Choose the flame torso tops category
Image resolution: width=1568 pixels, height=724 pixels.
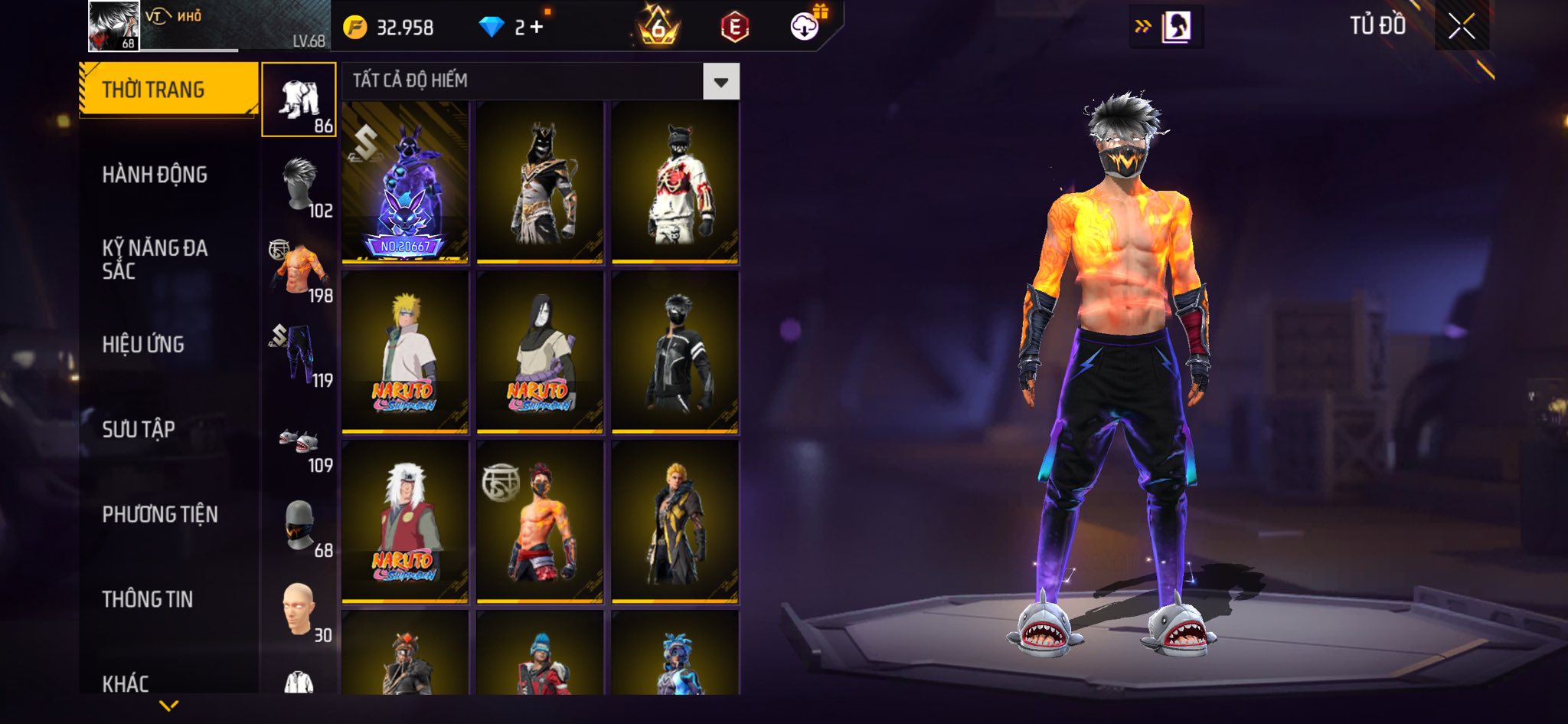pyautogui.click(x=299, y=270)
